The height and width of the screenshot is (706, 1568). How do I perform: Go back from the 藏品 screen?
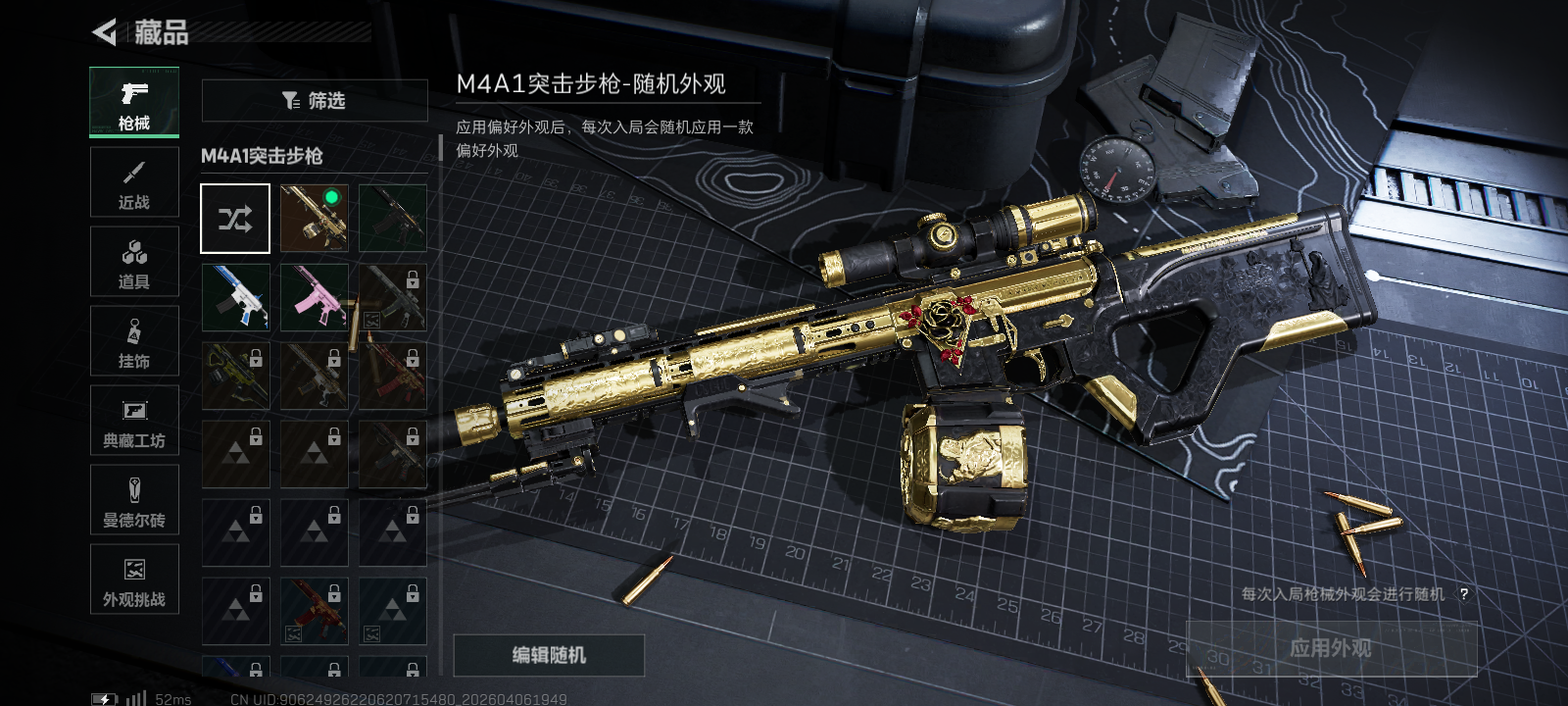coord(105,32)
